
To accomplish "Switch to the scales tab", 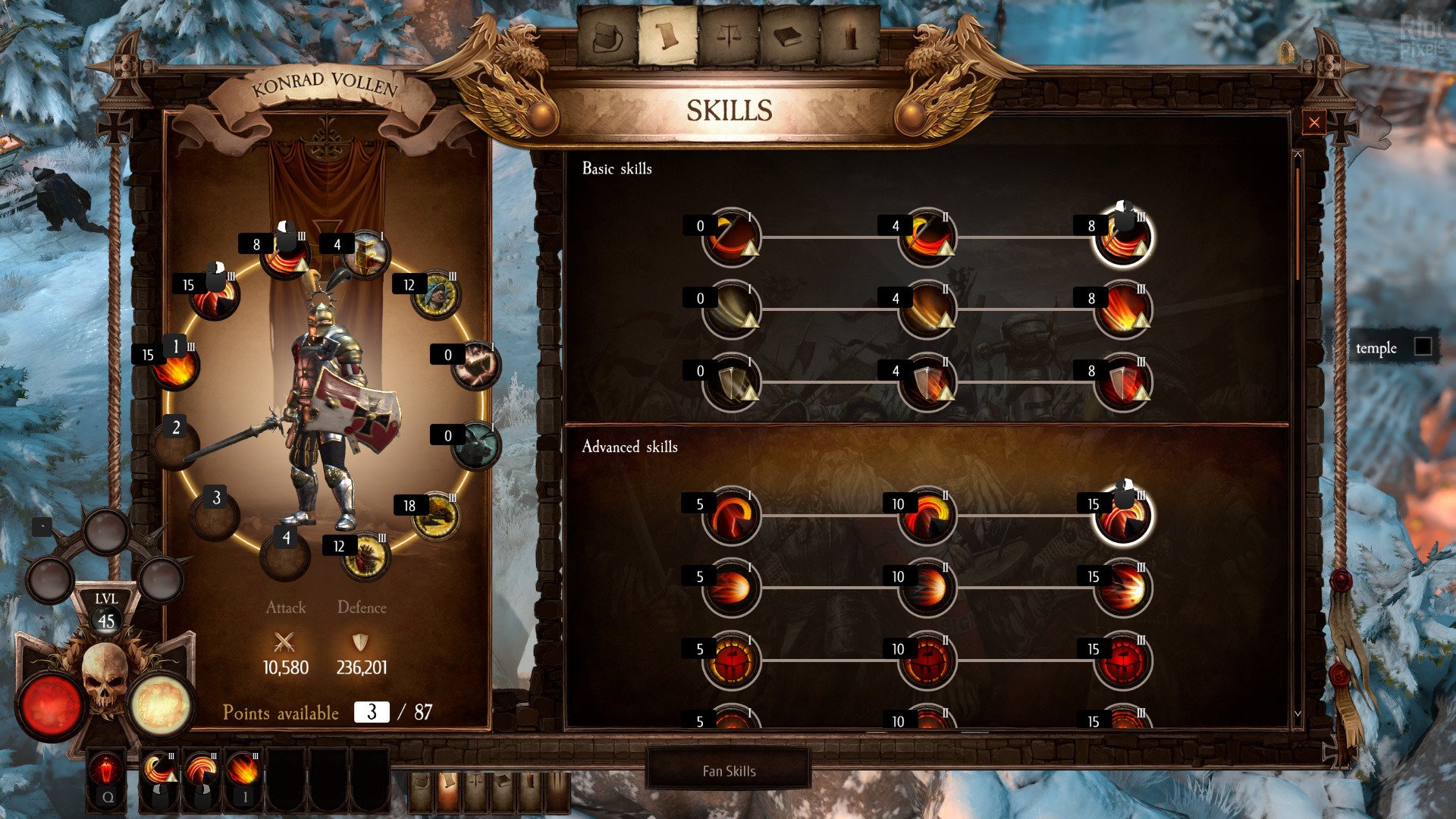I will click(x=728, y=38).
